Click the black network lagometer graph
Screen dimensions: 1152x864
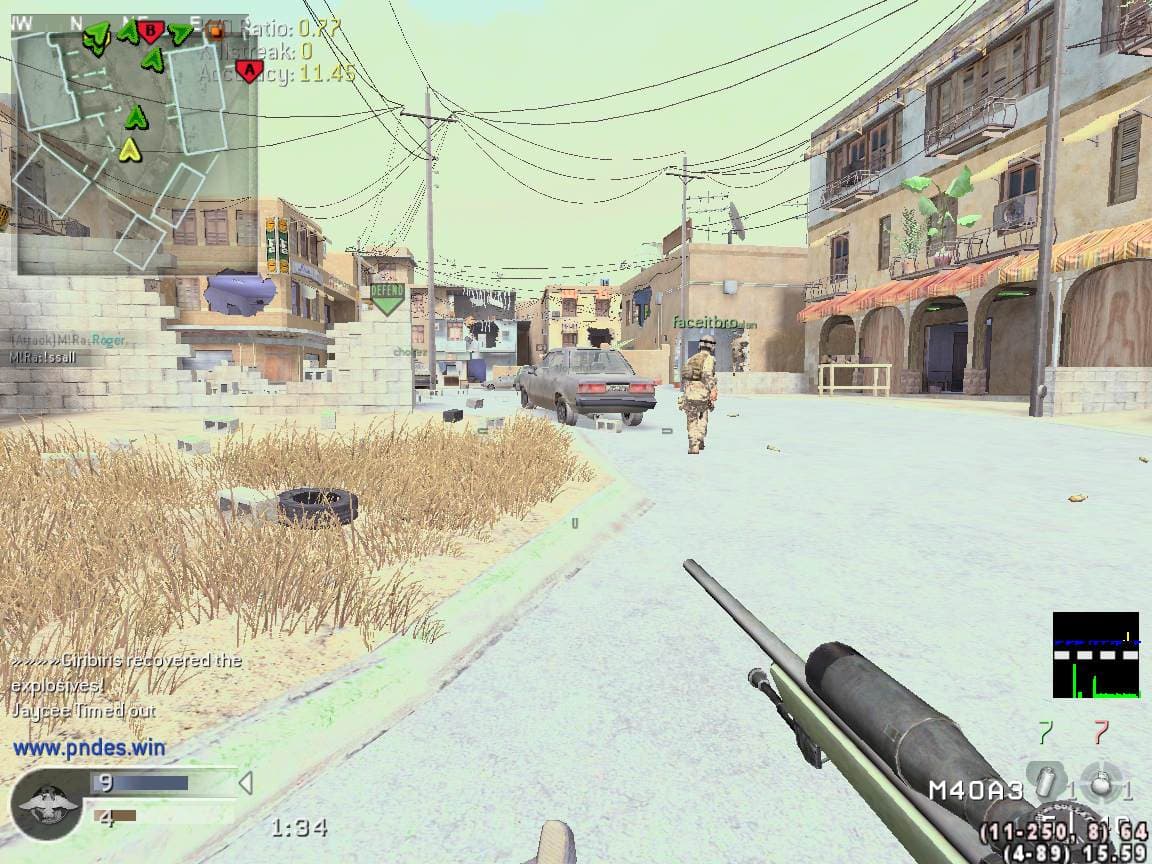pyautogui.click(x=1096, y=655)
